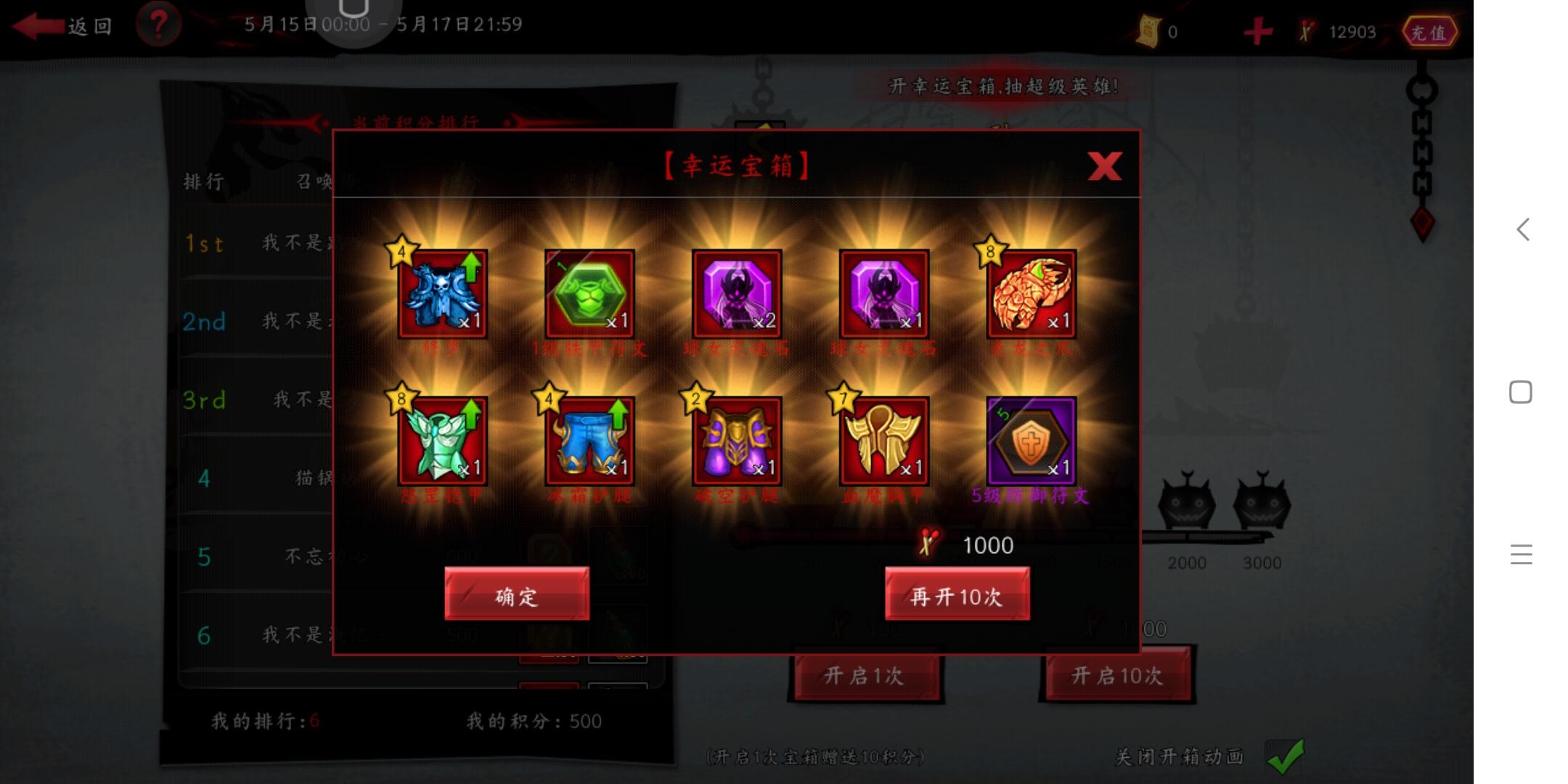Tap the 再开10次 reopen ten times button
The width and height of the screenshot is (1568, 784).
tap(957, 595)
